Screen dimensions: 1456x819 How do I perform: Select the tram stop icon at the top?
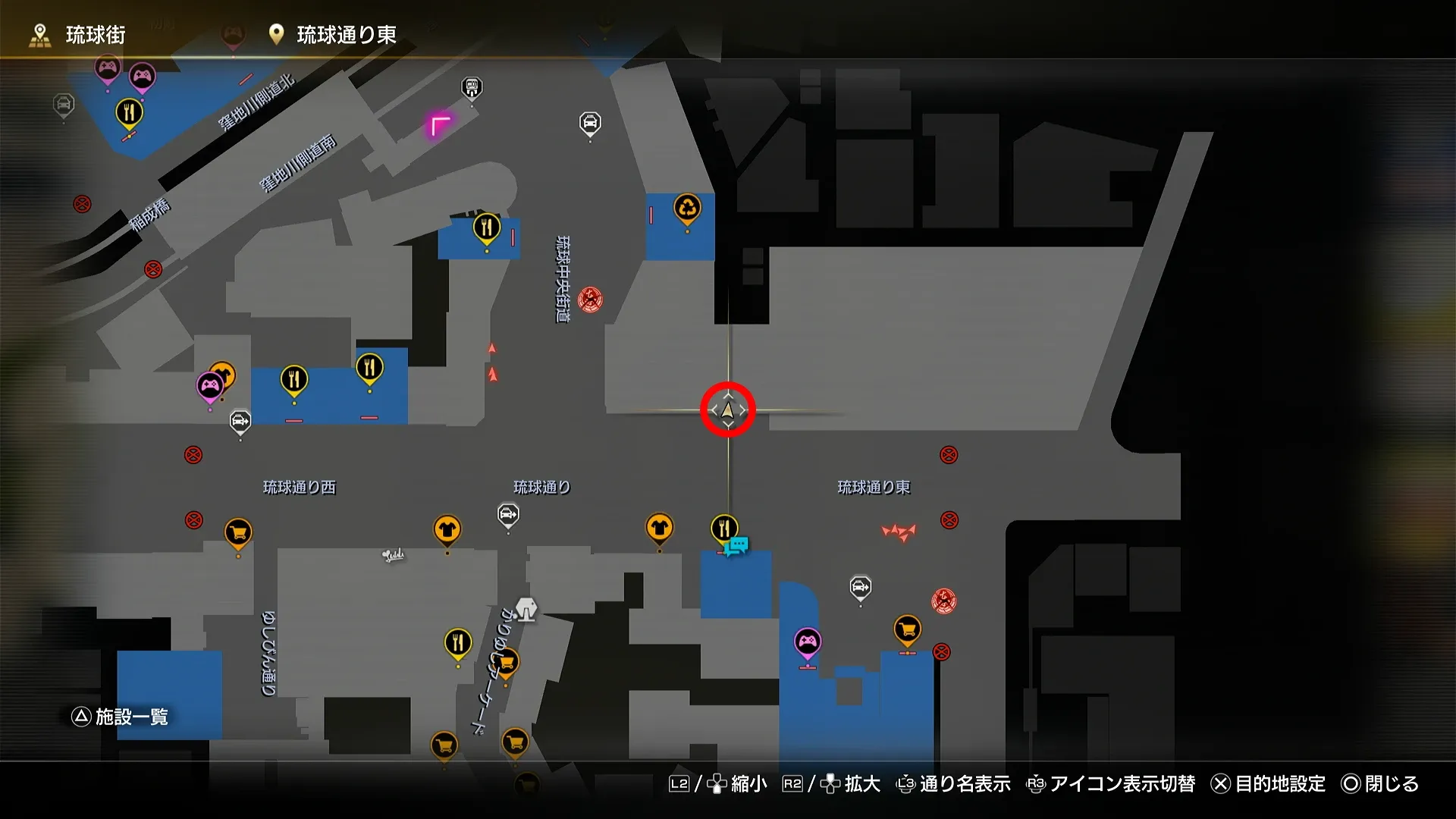pos(470,87)
